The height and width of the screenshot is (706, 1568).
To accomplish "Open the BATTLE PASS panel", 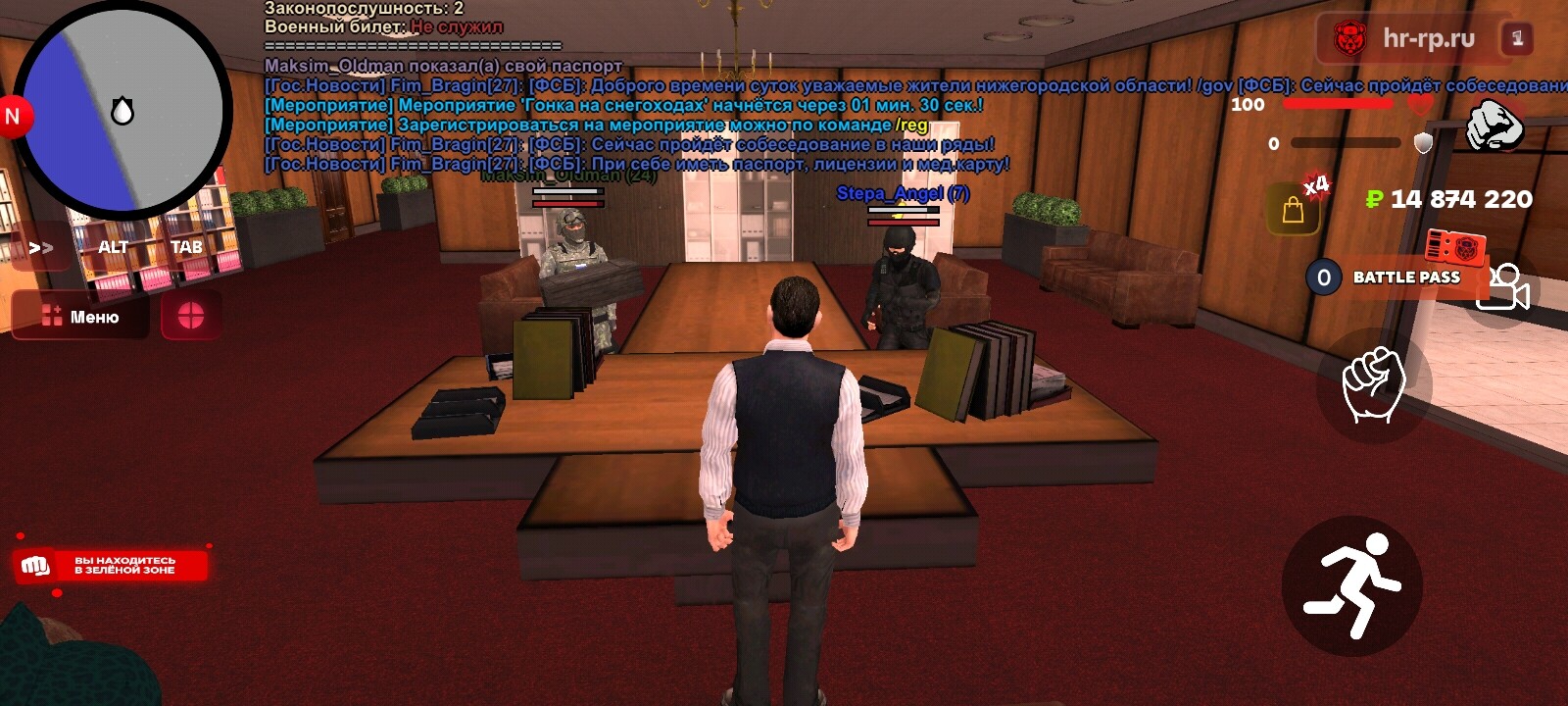I will [x=1396, y=277].
